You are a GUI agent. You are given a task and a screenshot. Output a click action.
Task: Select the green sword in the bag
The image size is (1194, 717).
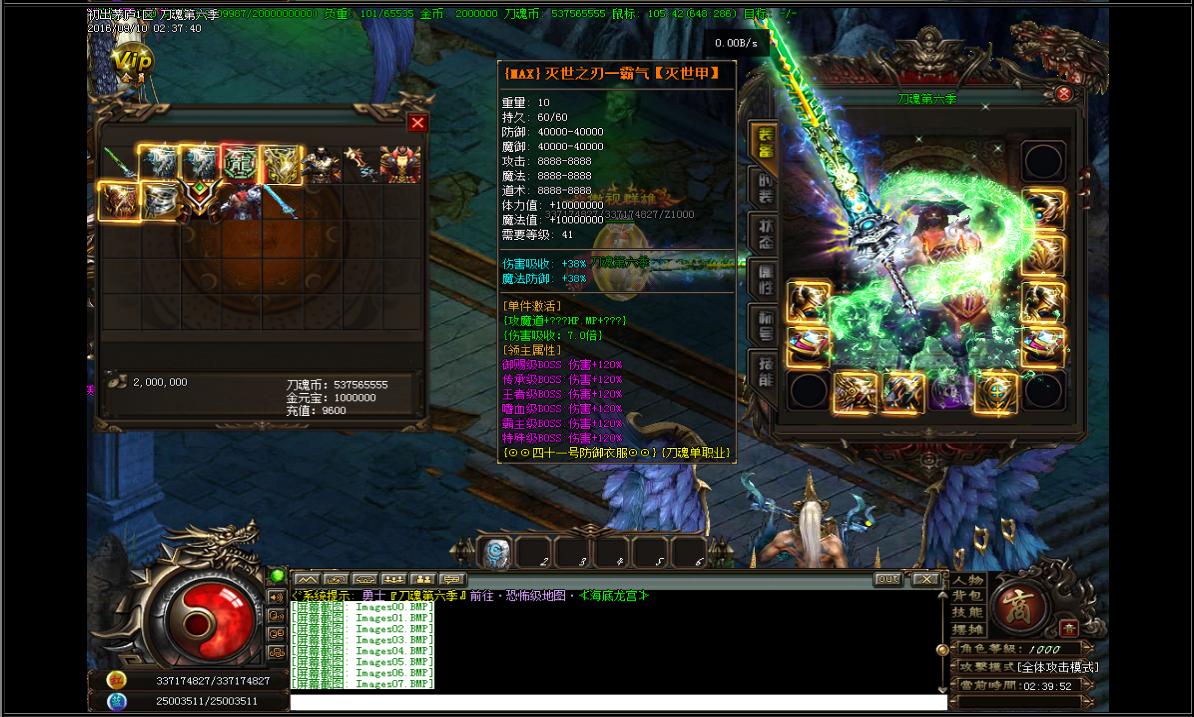point(120,163)
